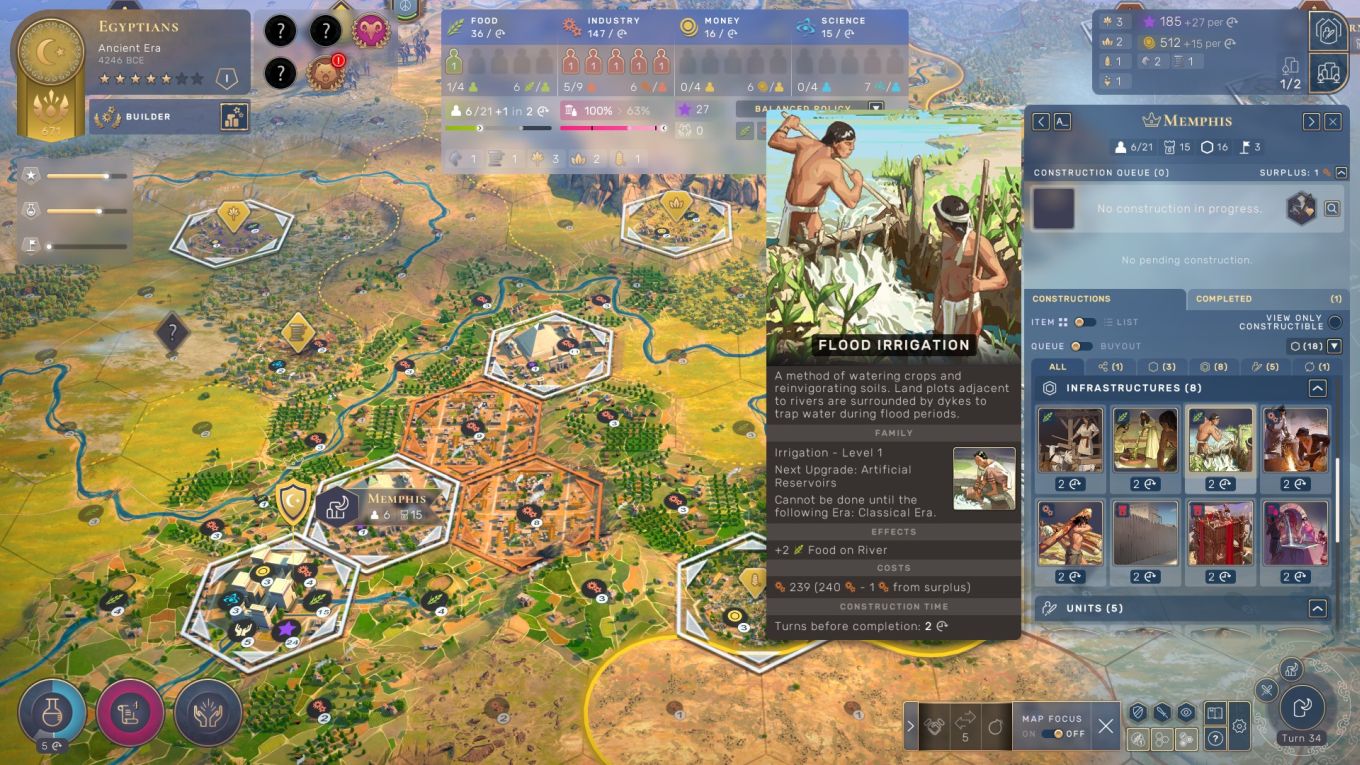Toggle View Only Constructible option
1360x765 pixels.
[1334, 322]
